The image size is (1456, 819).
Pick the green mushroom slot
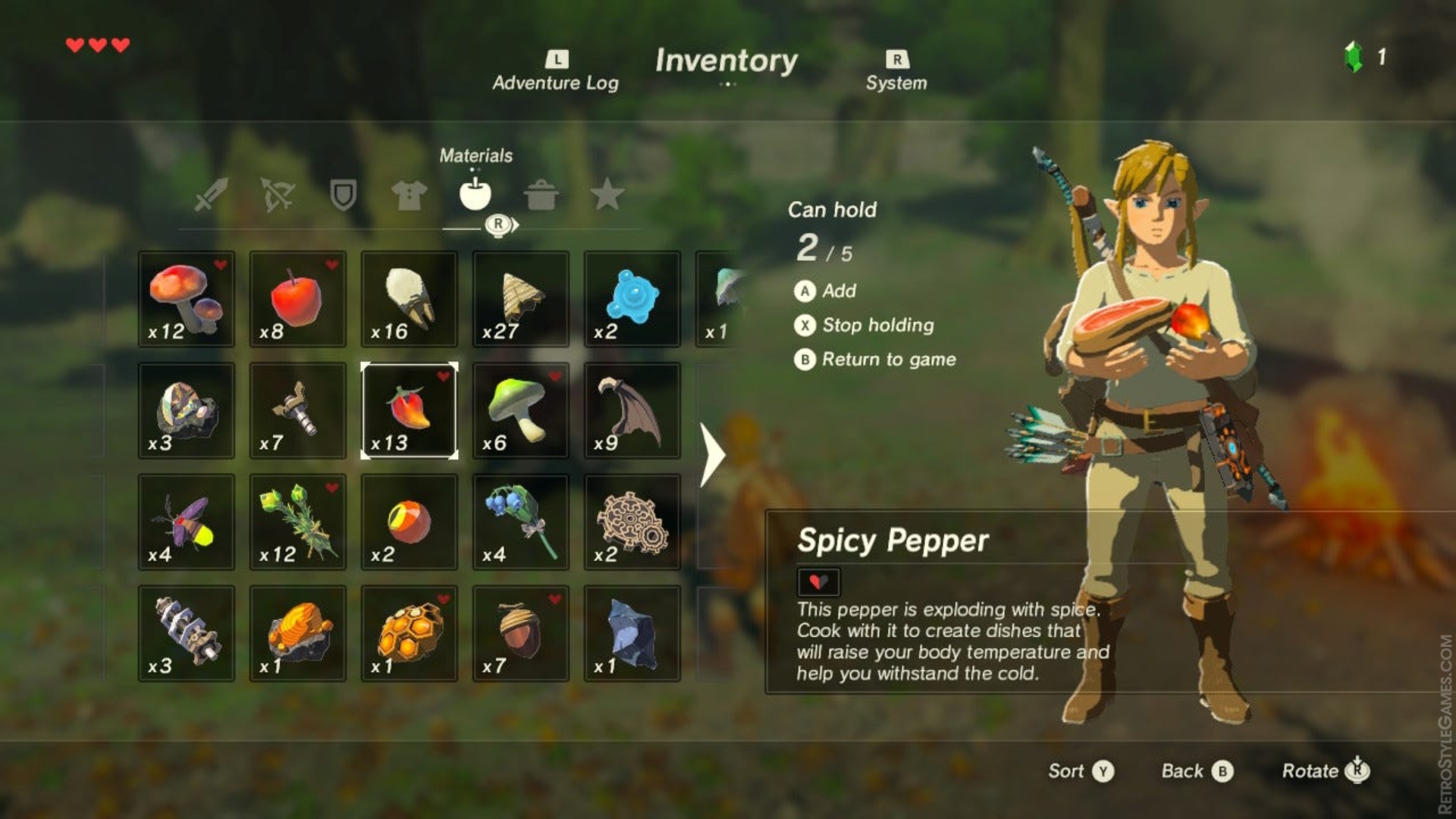[521, 411]
